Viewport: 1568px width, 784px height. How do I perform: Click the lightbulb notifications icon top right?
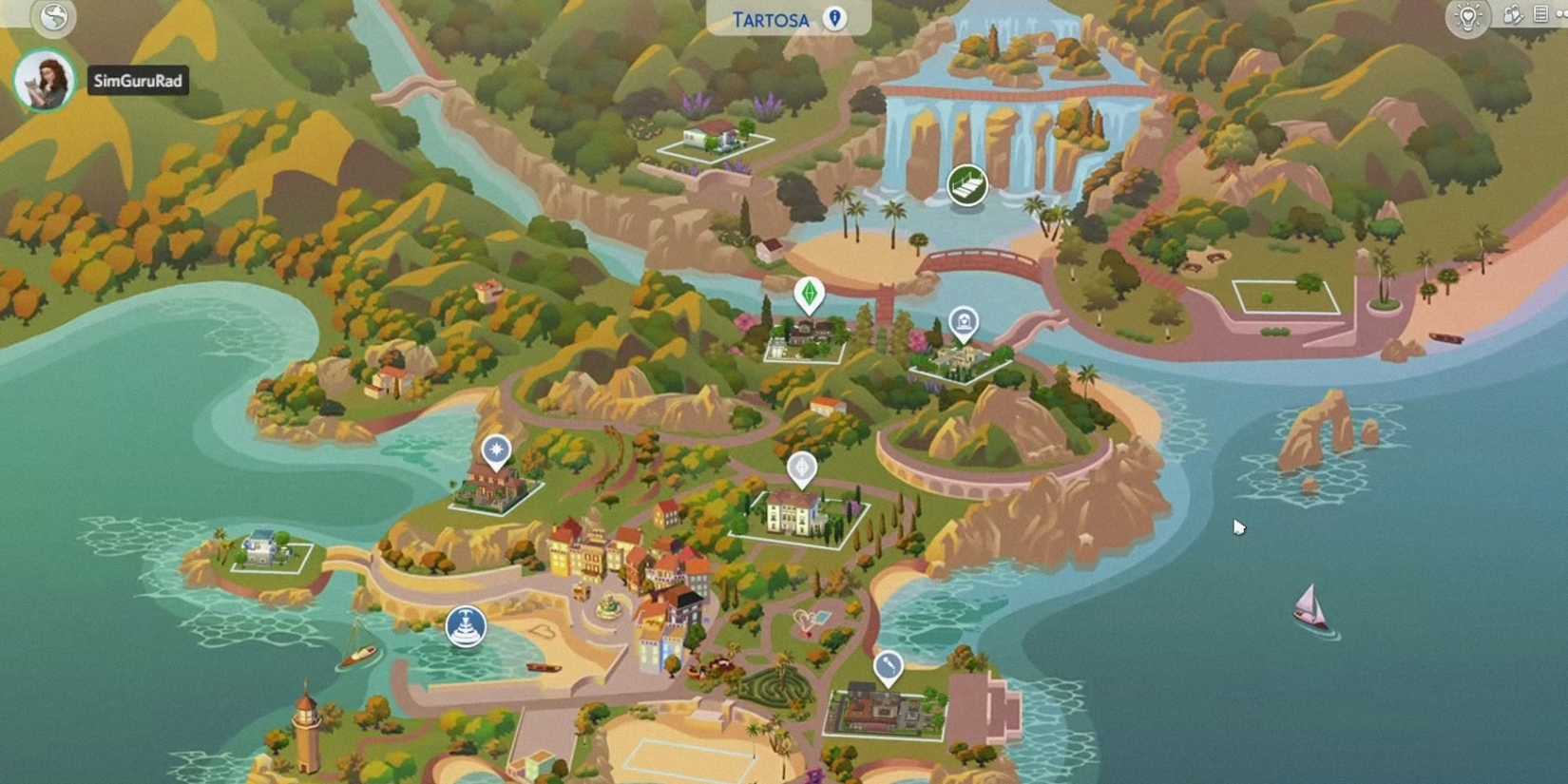1466,15
